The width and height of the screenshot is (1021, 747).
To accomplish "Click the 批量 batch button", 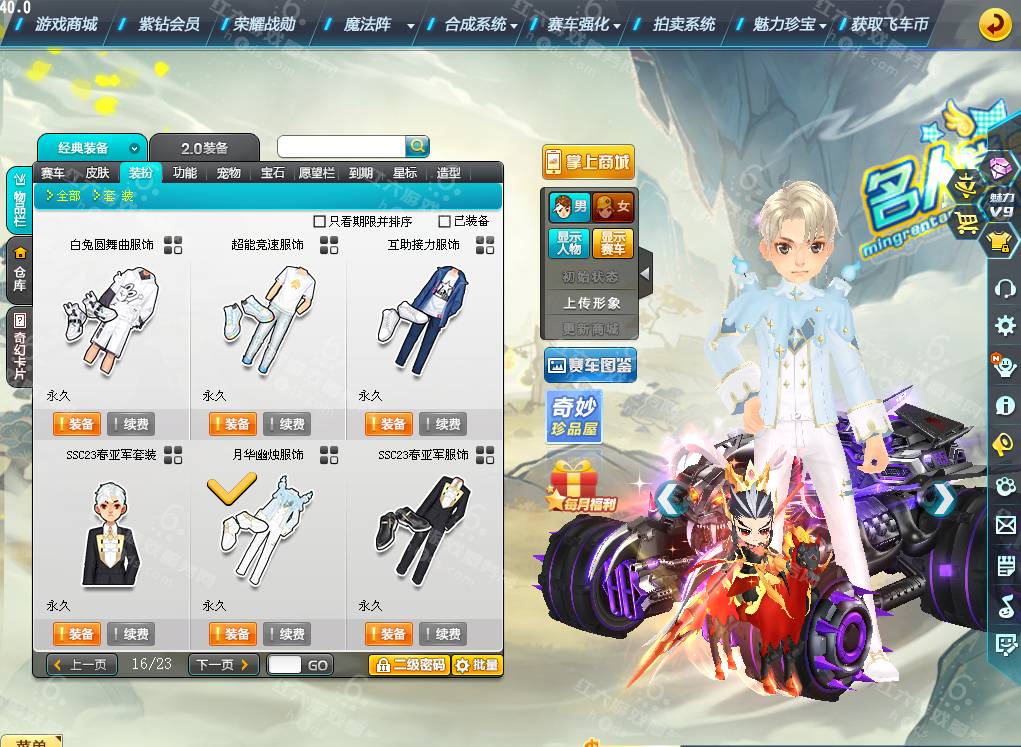I will (476, 664).
